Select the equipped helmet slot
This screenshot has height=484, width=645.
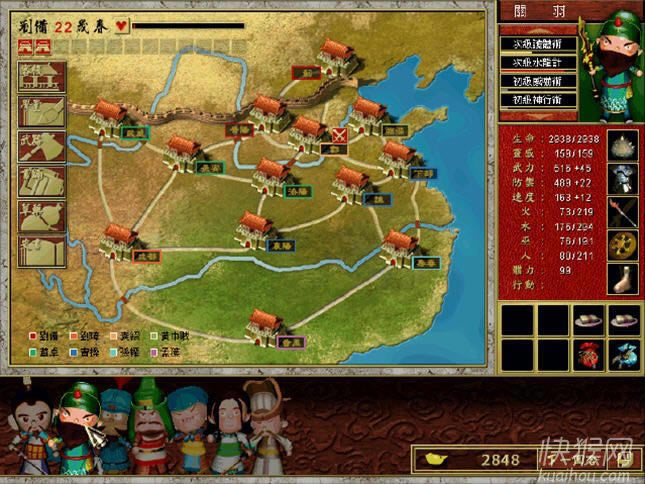pyautogui.click(x=625, y=143)
